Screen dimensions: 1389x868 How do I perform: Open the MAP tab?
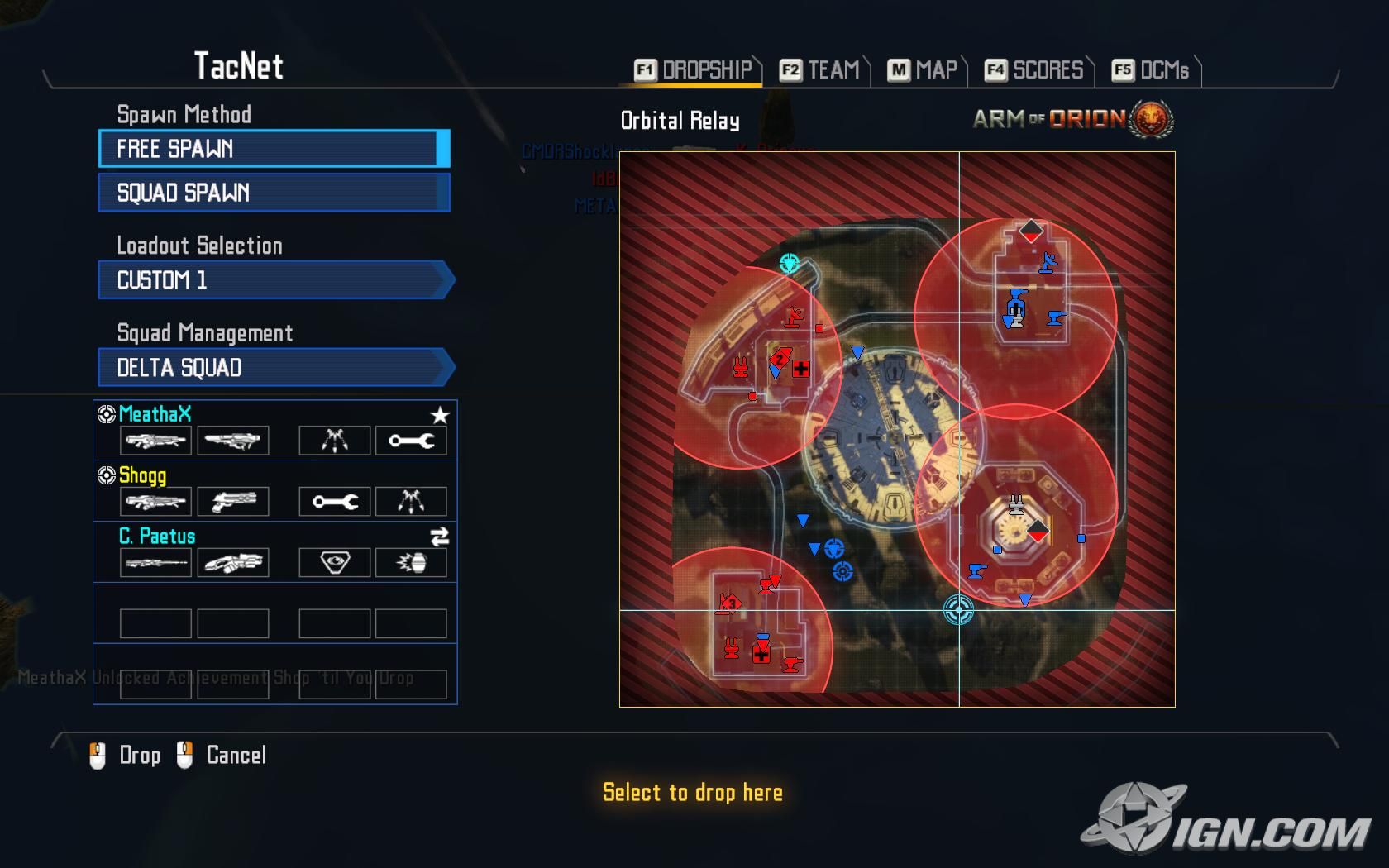[923, 70]
